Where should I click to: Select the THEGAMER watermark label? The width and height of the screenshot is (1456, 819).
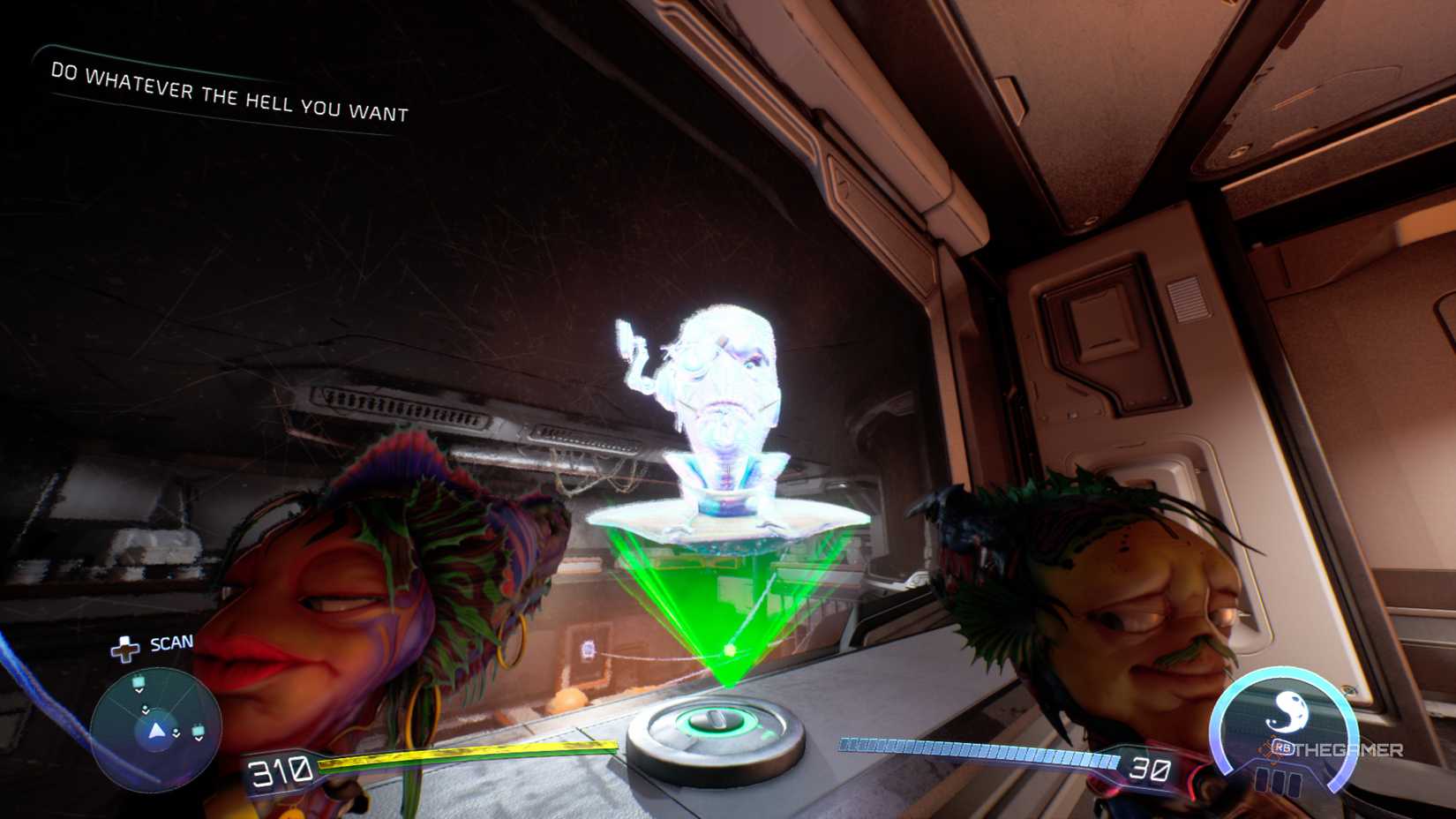[1350, 749]
